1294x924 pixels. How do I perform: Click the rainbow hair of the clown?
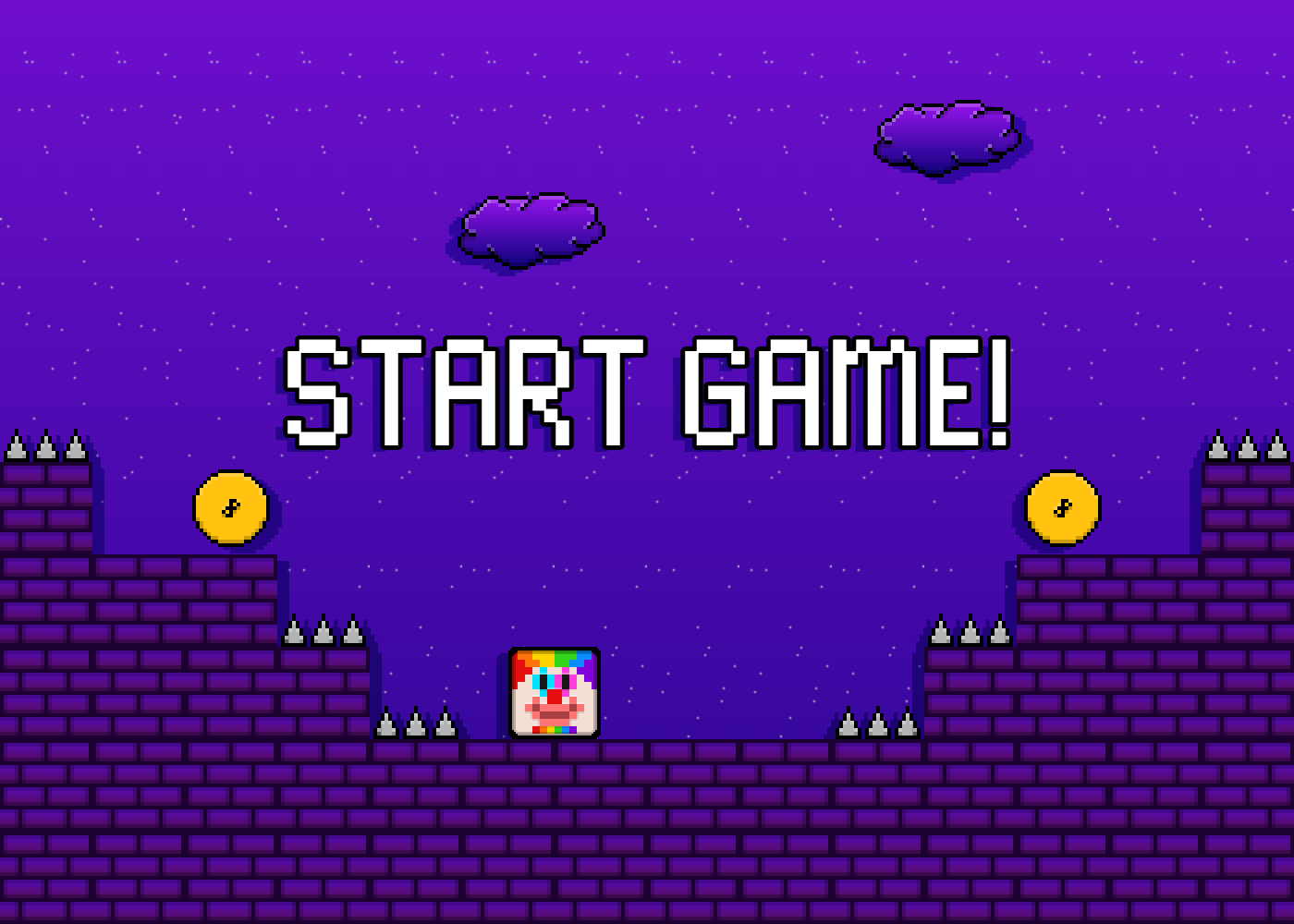(553, 661)
